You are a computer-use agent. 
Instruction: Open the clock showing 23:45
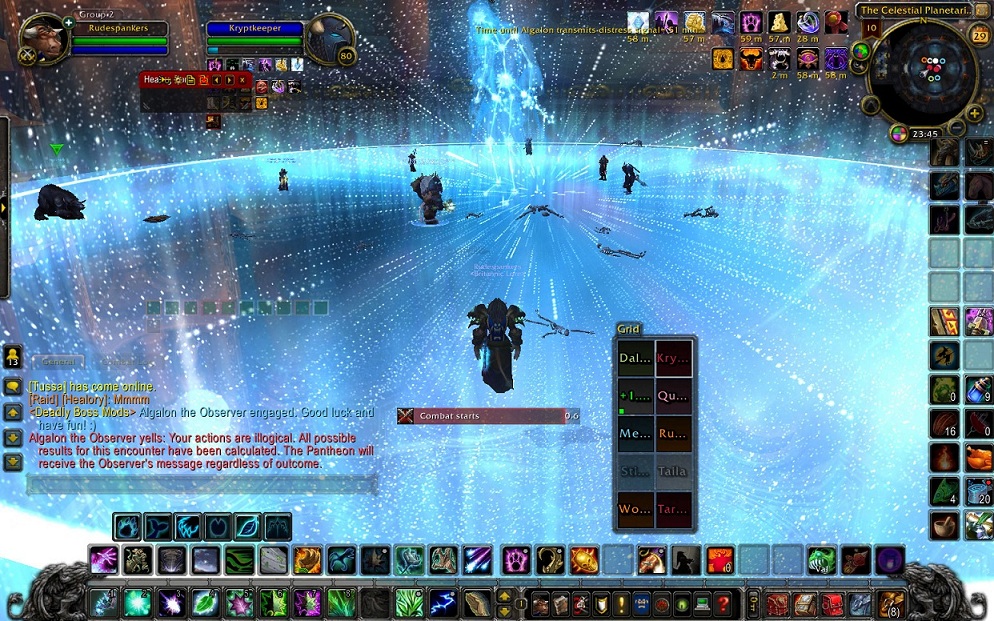[x=925, y=133]
